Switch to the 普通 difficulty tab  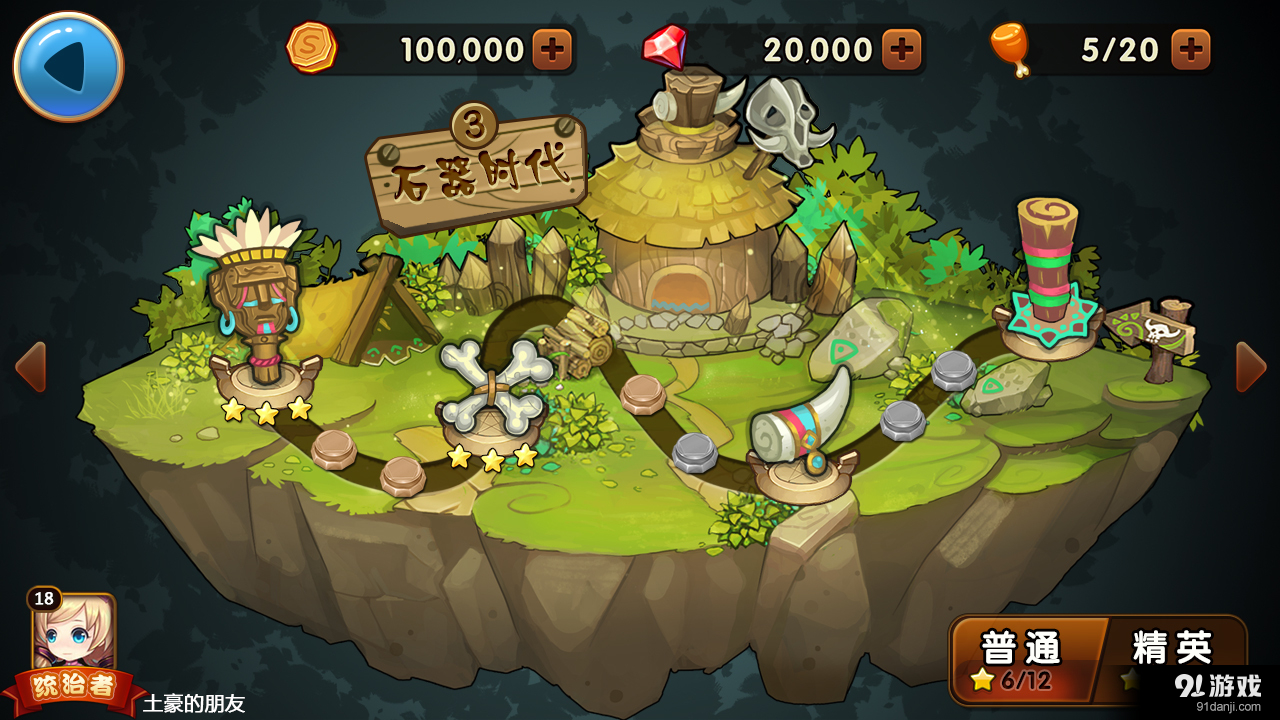point(1022,650)
